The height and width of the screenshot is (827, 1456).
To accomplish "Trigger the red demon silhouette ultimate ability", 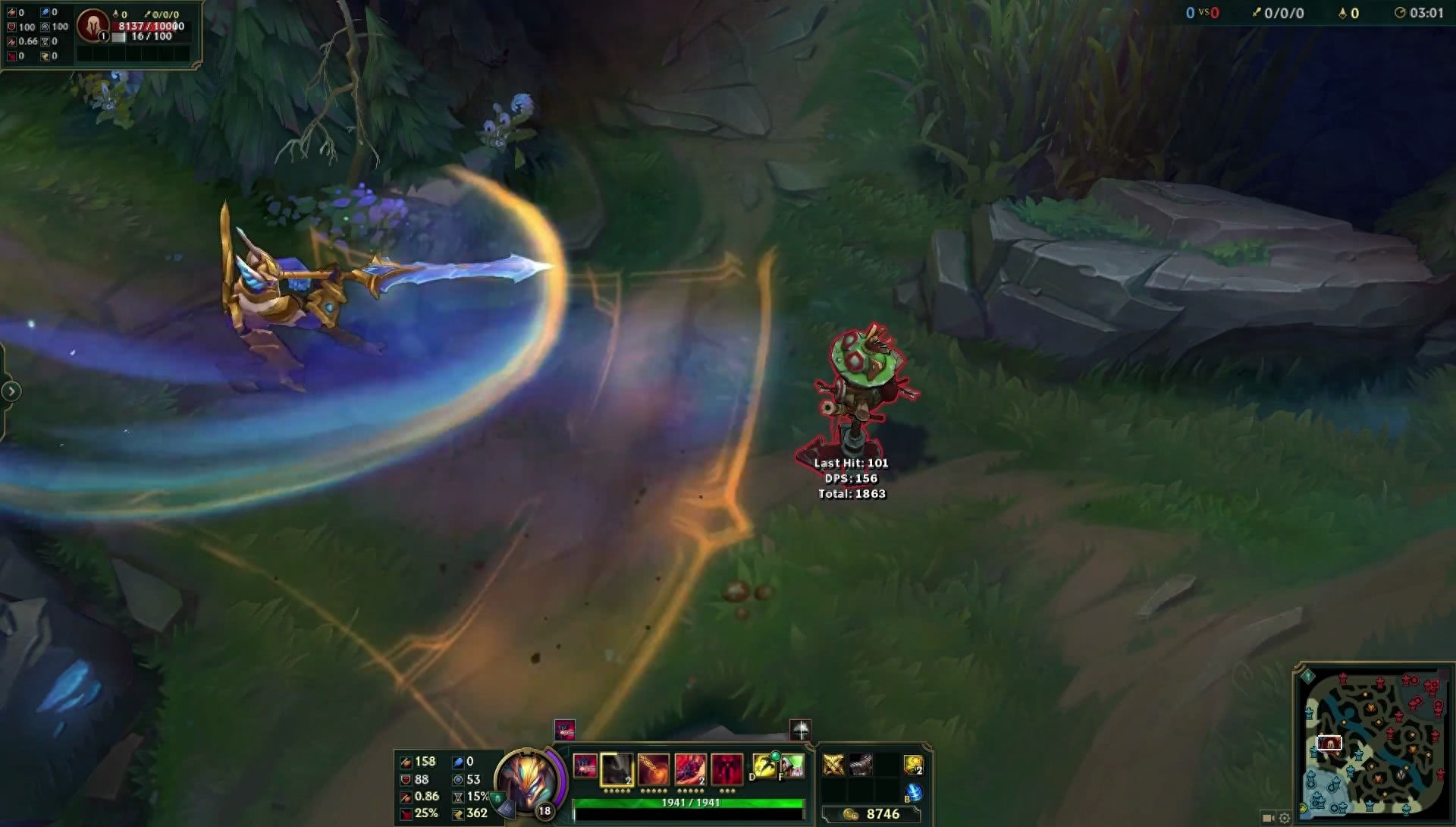I will point(726,769).
